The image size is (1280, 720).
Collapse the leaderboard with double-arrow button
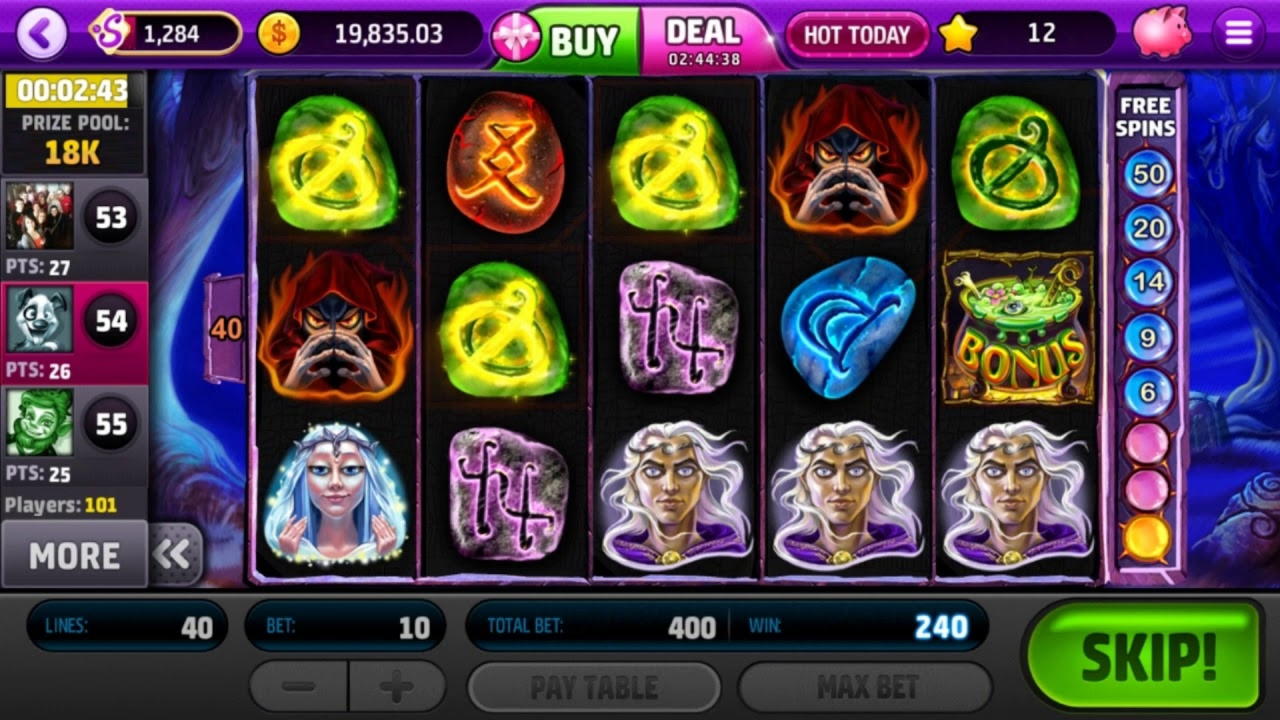174,554
